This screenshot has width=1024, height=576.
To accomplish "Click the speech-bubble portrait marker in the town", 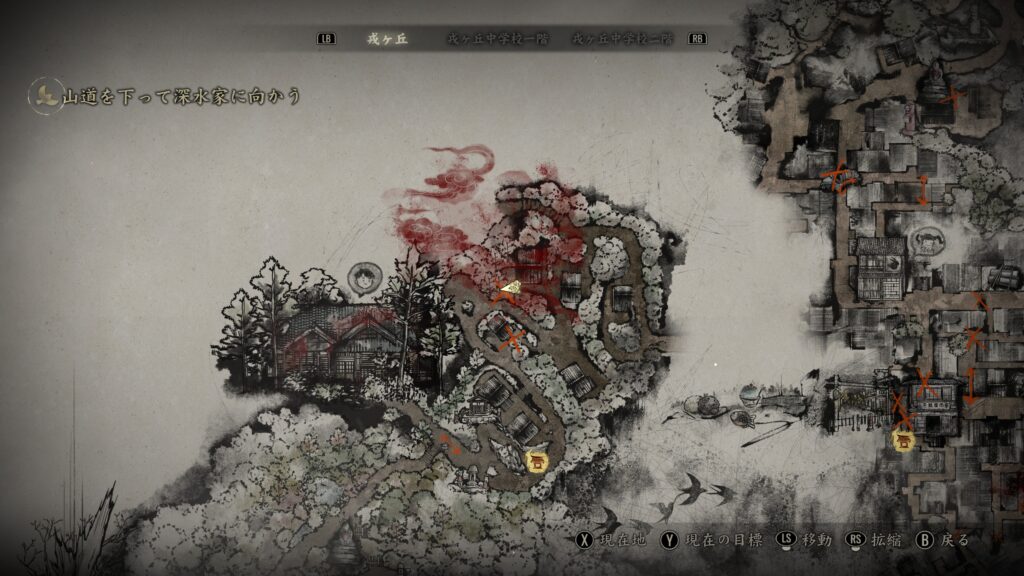I will [926, 240].
